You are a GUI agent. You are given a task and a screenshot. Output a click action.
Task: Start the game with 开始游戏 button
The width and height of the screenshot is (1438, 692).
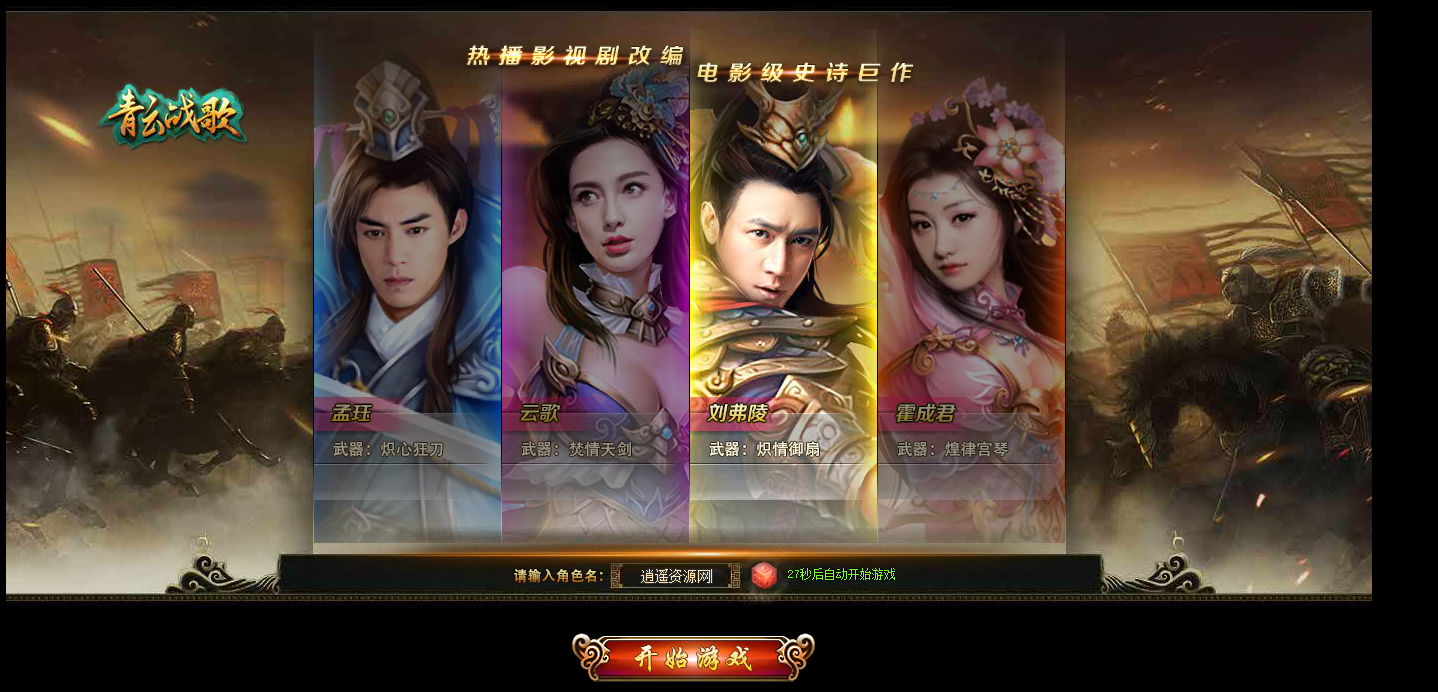click(x=693, y=658)
